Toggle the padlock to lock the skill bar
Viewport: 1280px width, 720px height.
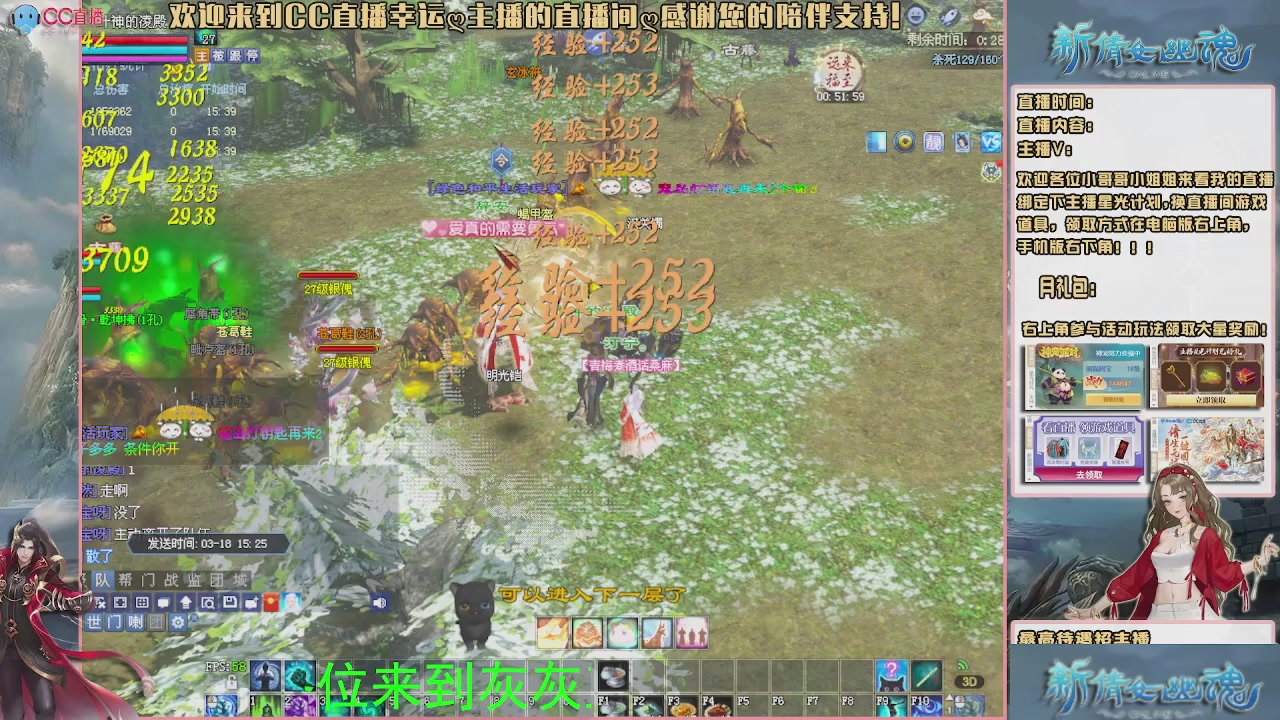(x=232, y=681)
